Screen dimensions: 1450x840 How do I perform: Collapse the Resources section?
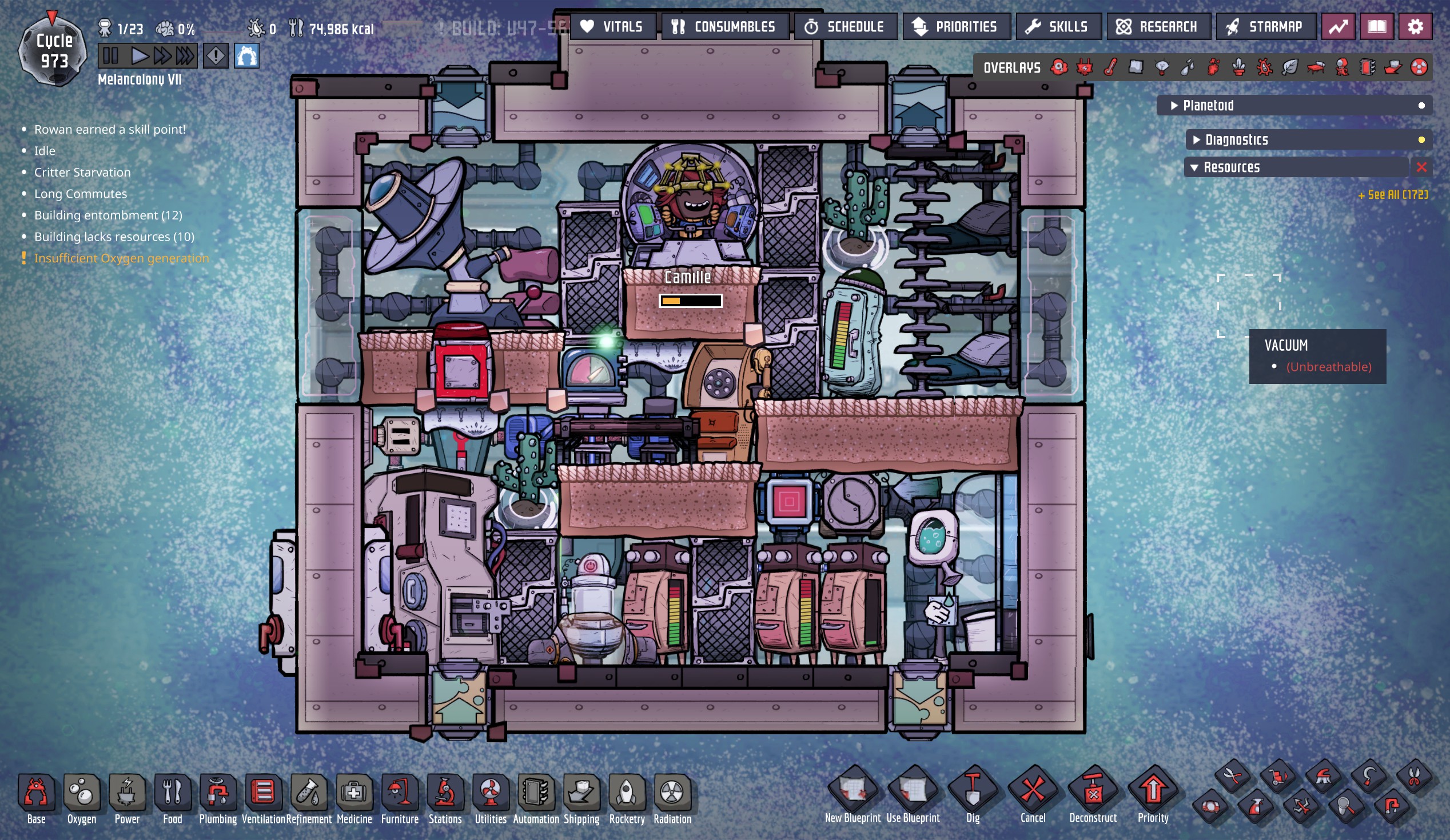point(1194,167)
